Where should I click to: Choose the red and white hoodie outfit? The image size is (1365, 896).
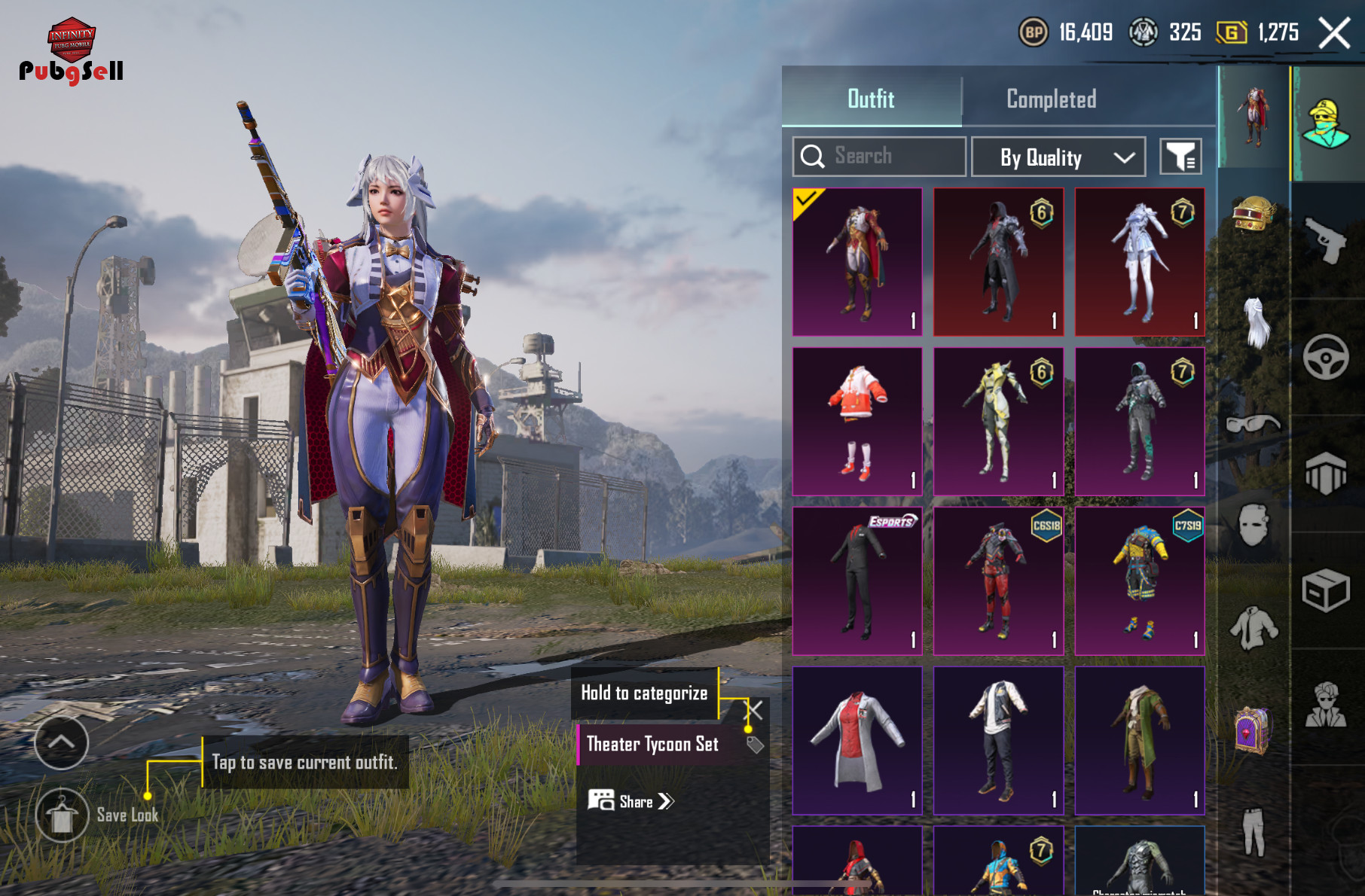click(857, 422)
